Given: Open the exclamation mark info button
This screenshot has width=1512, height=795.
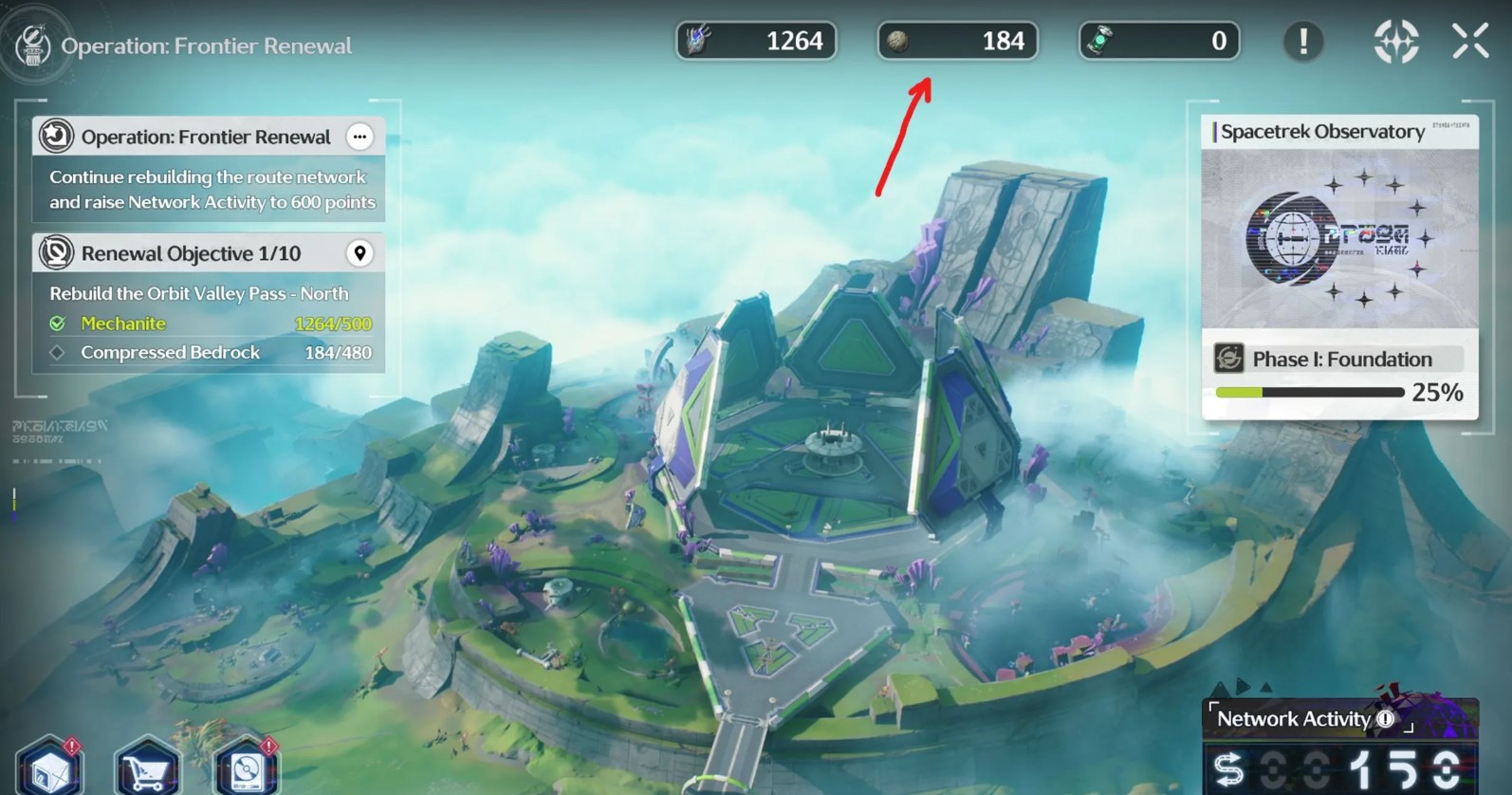Looking at the screenshot, I should click(x=1303, y=41).
